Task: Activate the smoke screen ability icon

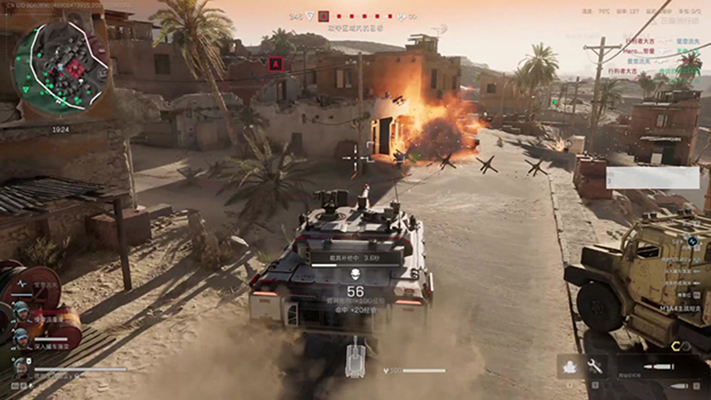Action: coord(570,366)
